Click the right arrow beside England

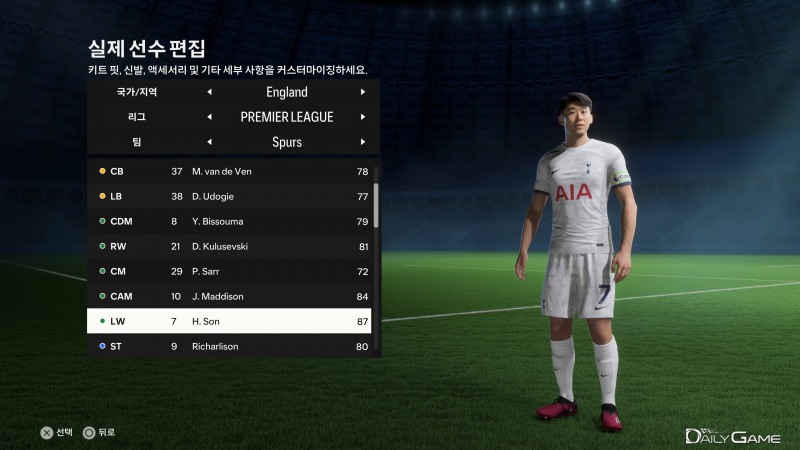(363, 92)
